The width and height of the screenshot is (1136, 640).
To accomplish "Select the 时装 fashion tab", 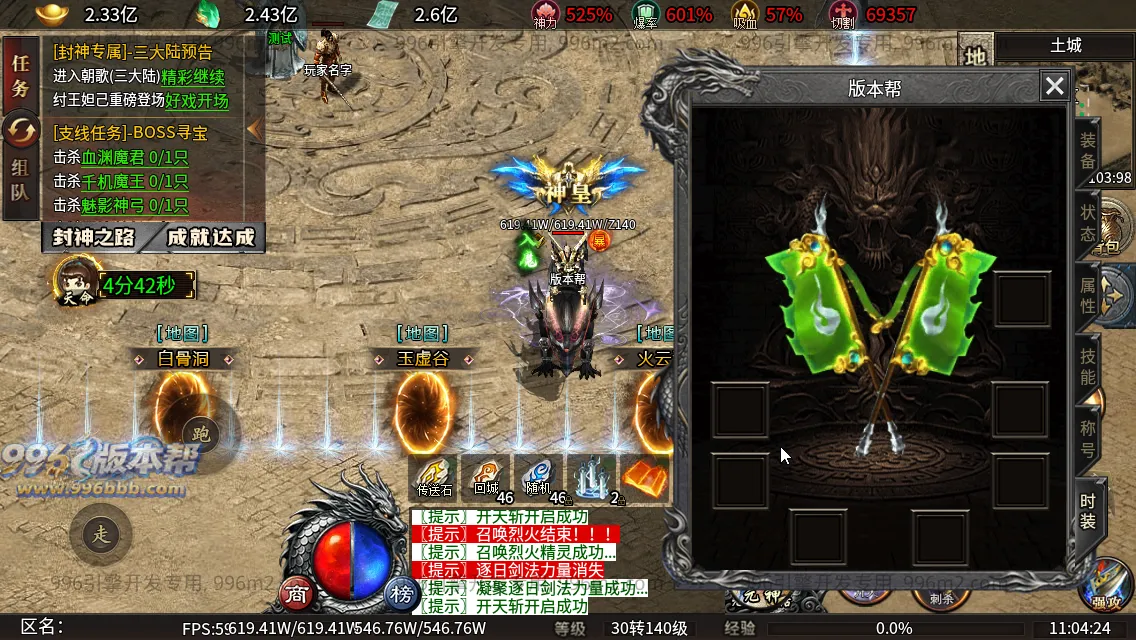I will tap(1088, 509).
